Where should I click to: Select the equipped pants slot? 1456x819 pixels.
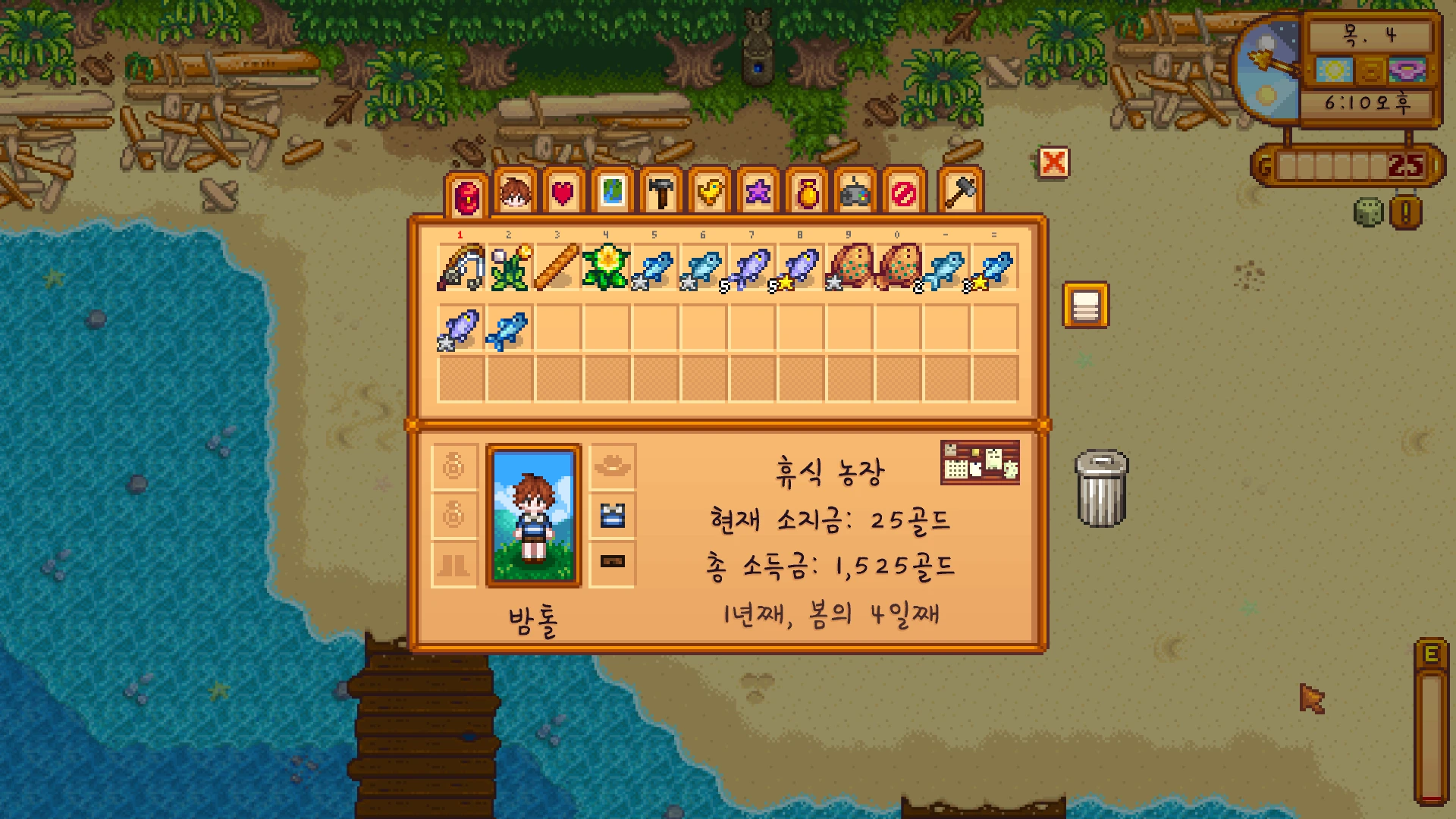(x=612, y=562)
